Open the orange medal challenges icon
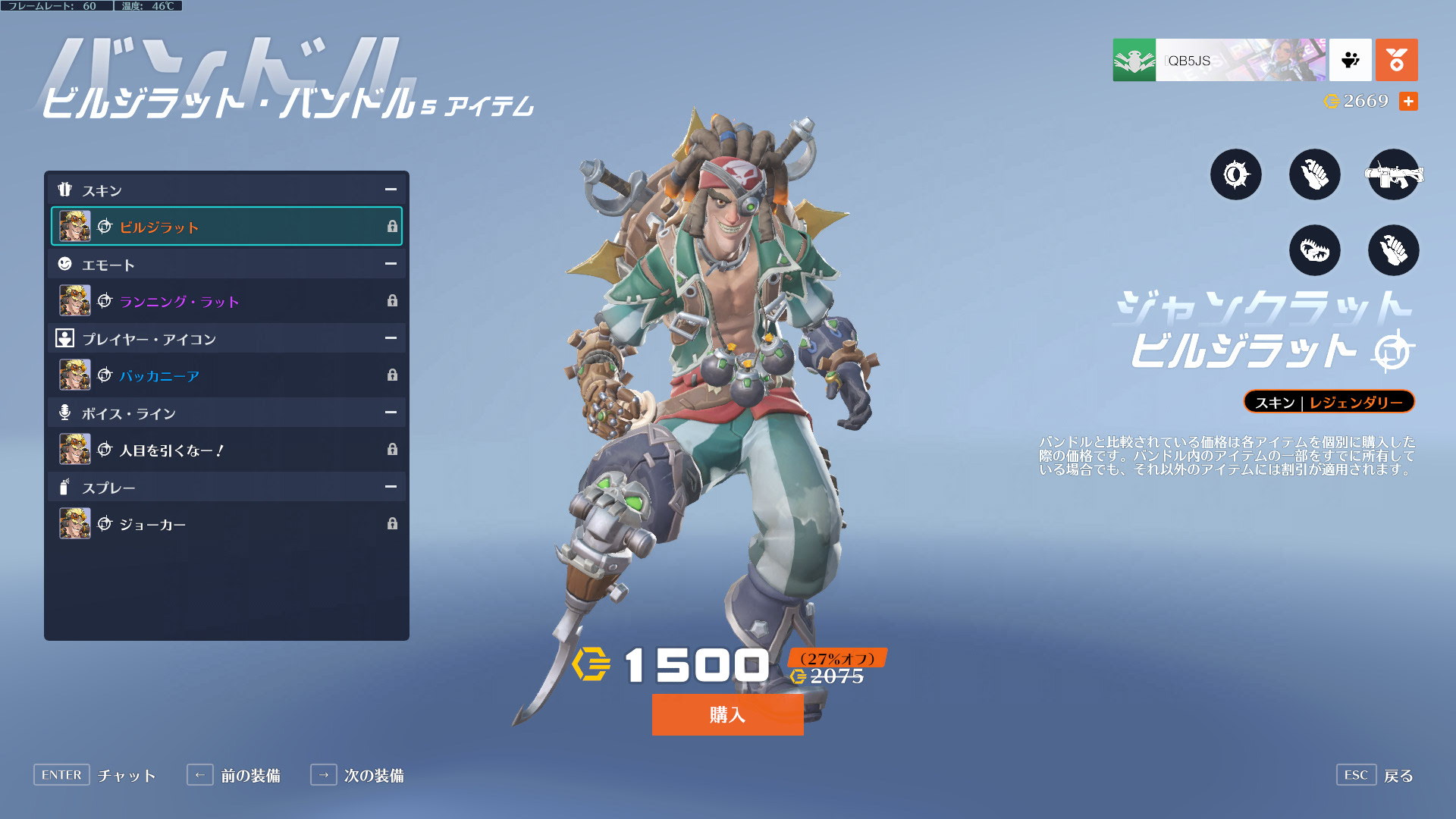The image size is (1456, 819). pyautogui.click(x=1396, y=60)
